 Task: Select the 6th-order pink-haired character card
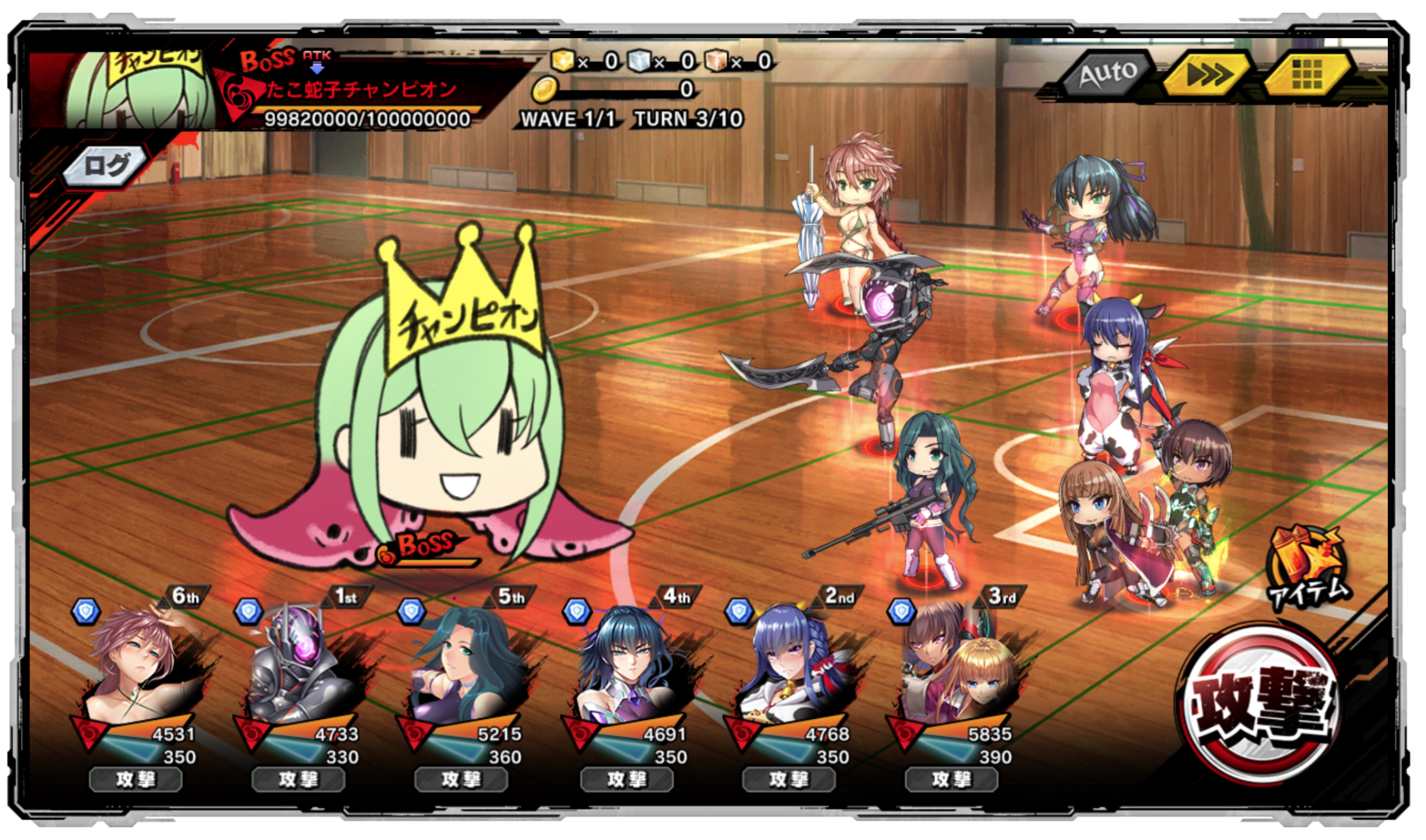point(141,665)
